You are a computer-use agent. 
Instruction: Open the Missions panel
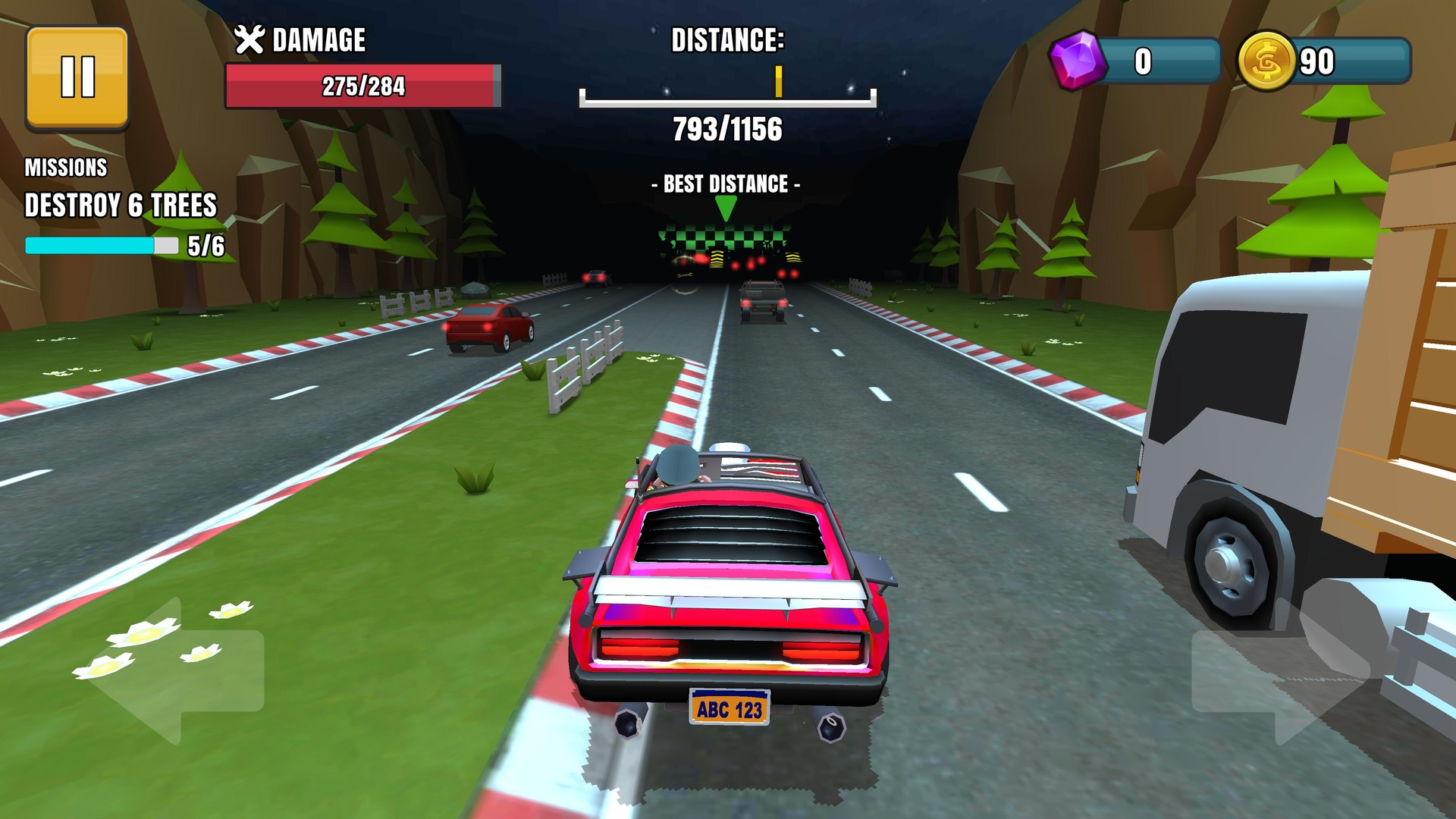(x=67, y=165)
